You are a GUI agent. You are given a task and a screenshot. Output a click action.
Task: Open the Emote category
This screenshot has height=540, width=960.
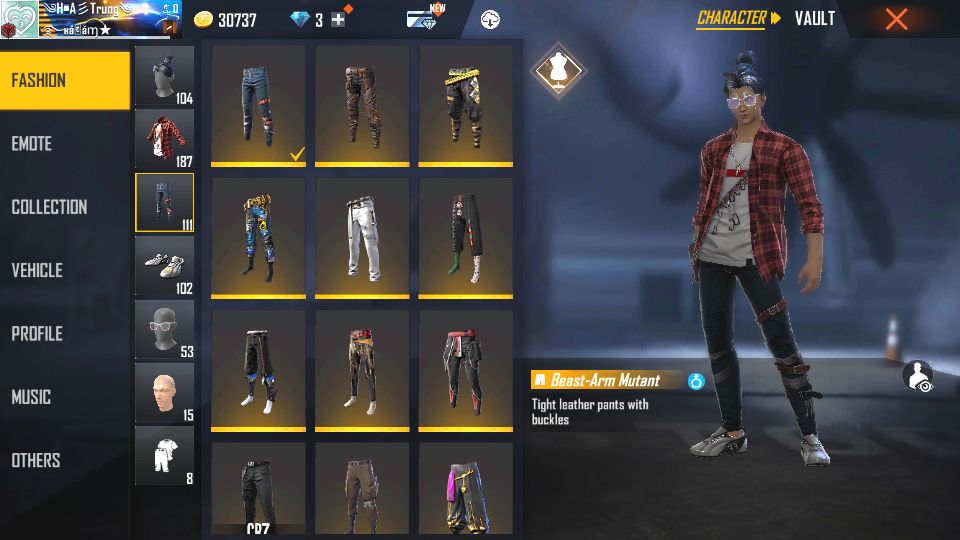65,144
